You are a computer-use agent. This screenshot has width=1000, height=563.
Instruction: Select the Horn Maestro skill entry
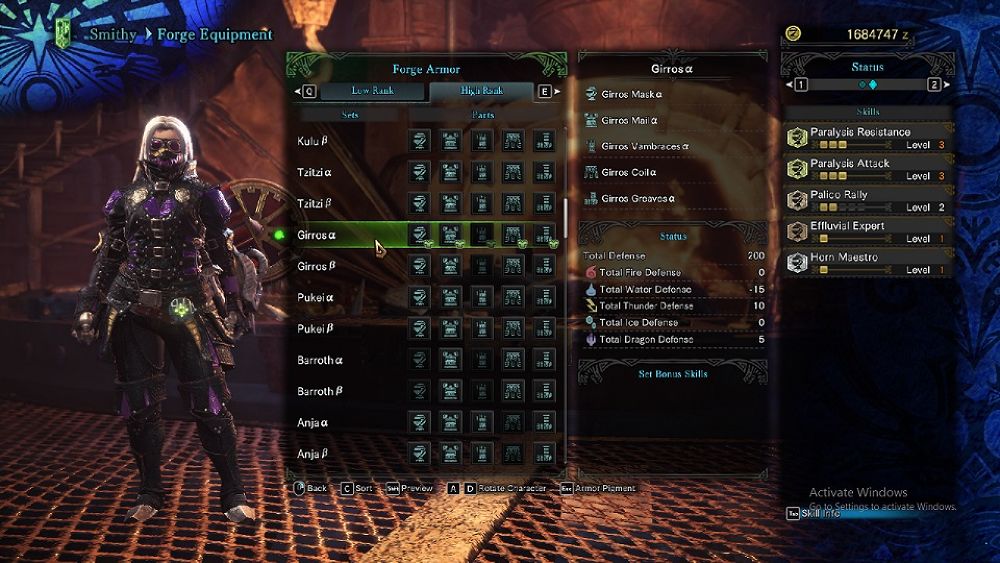[x=867, y=263]
